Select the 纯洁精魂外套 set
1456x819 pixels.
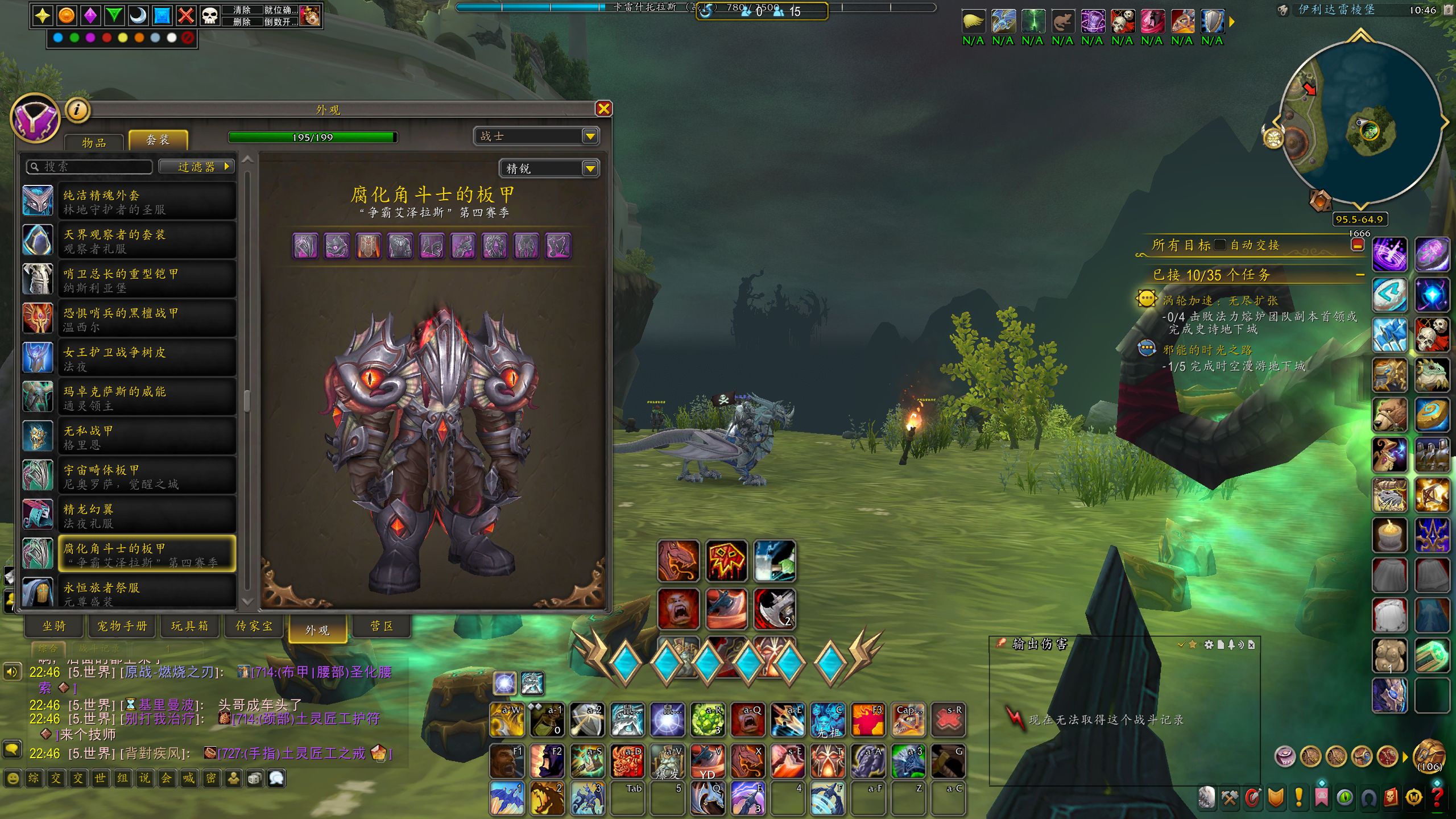(x=147, y=202)
